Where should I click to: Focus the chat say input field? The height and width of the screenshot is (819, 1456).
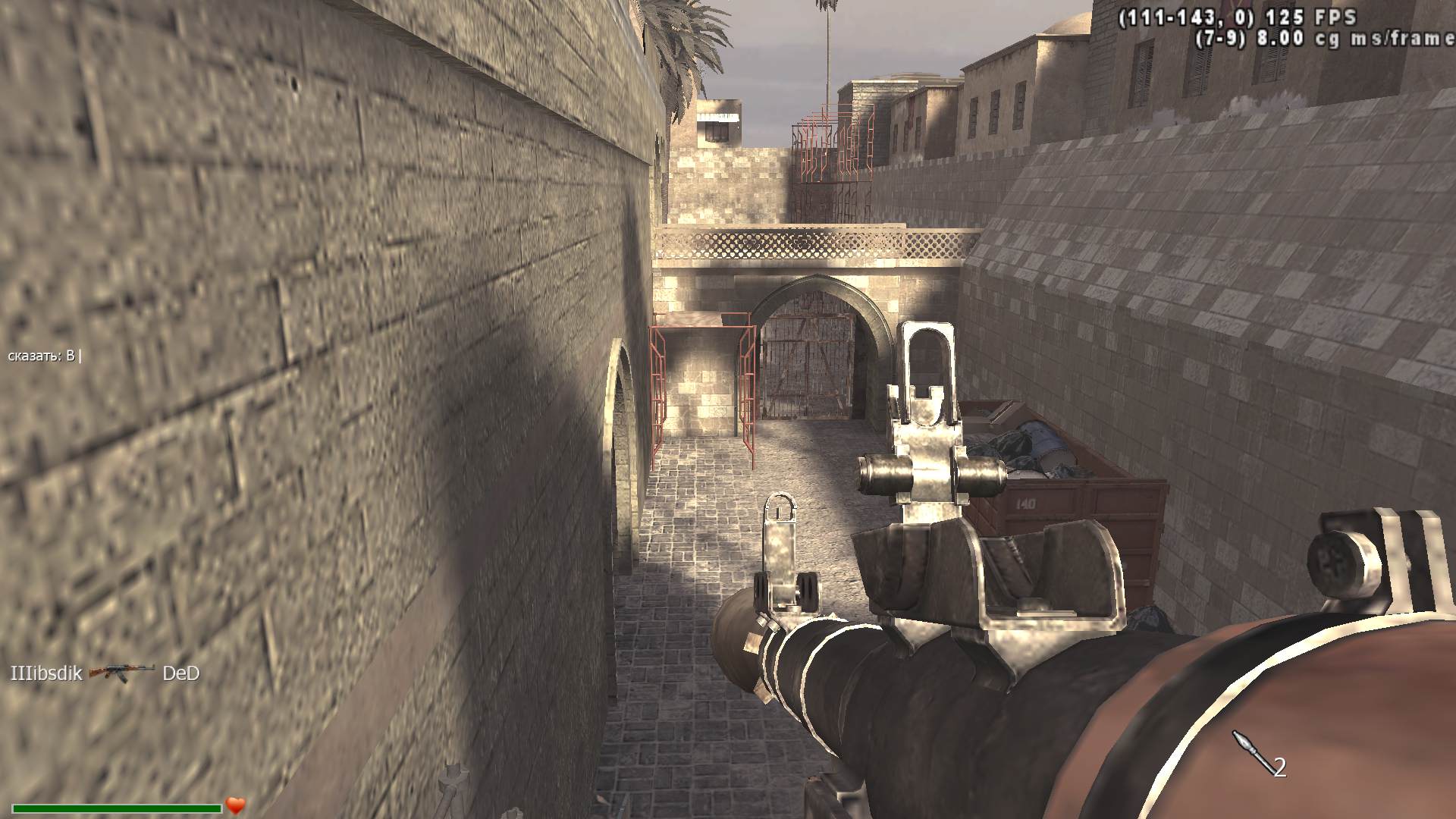[45, 356]
